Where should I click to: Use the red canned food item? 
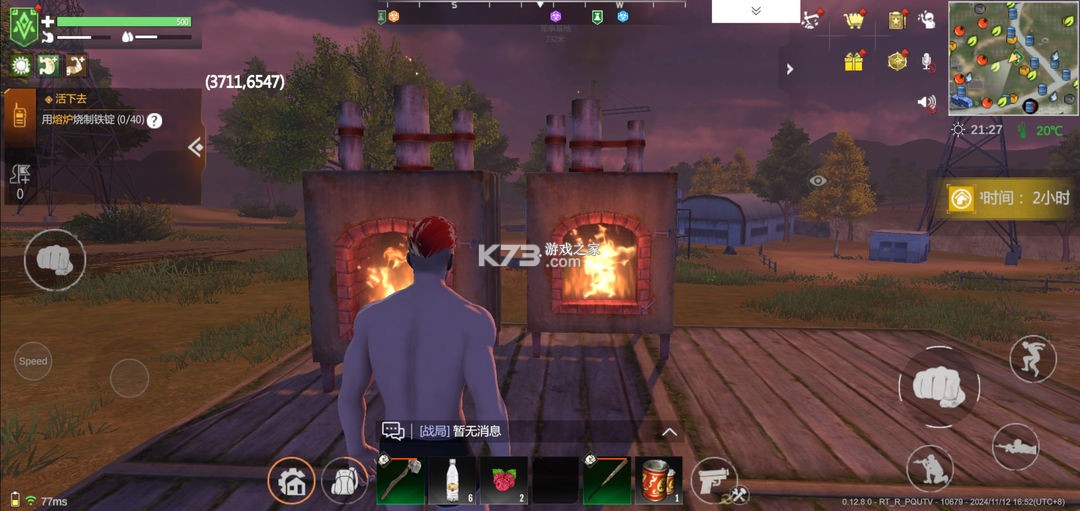[x=658, y=480]
